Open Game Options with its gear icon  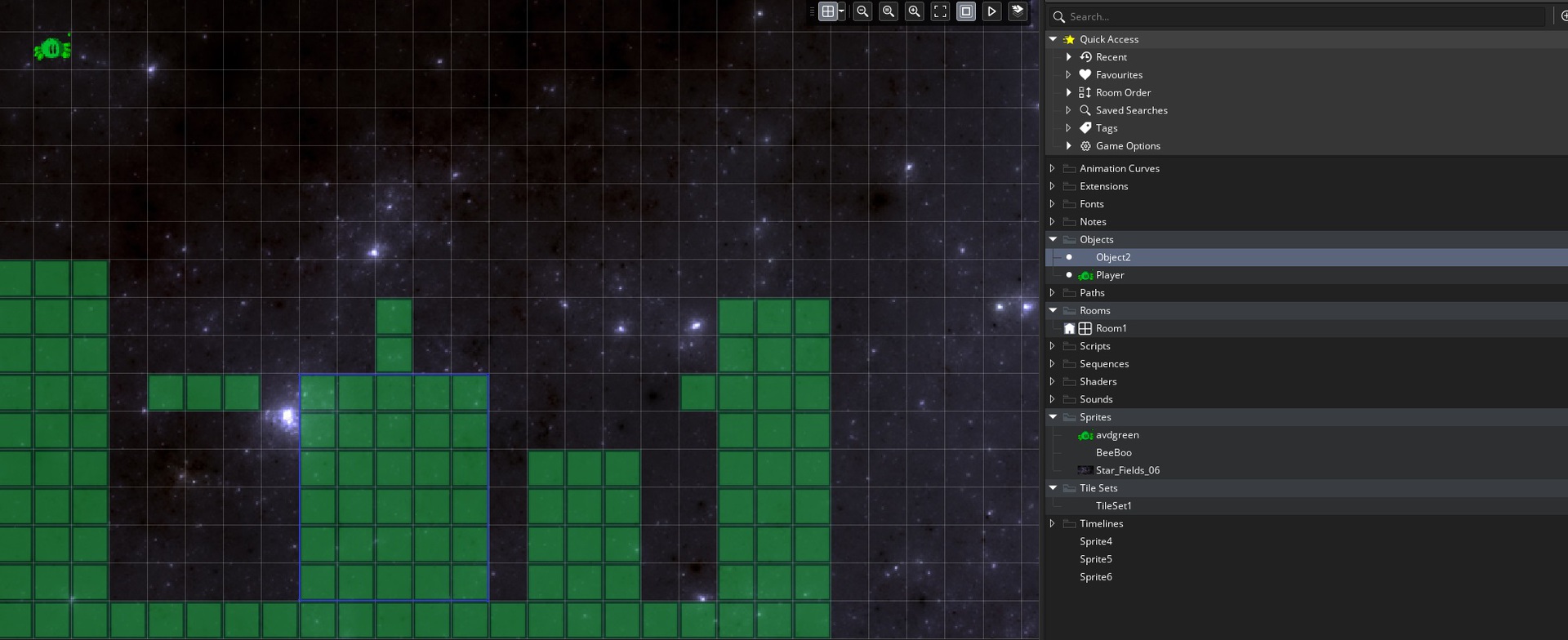coord(1085,145)
